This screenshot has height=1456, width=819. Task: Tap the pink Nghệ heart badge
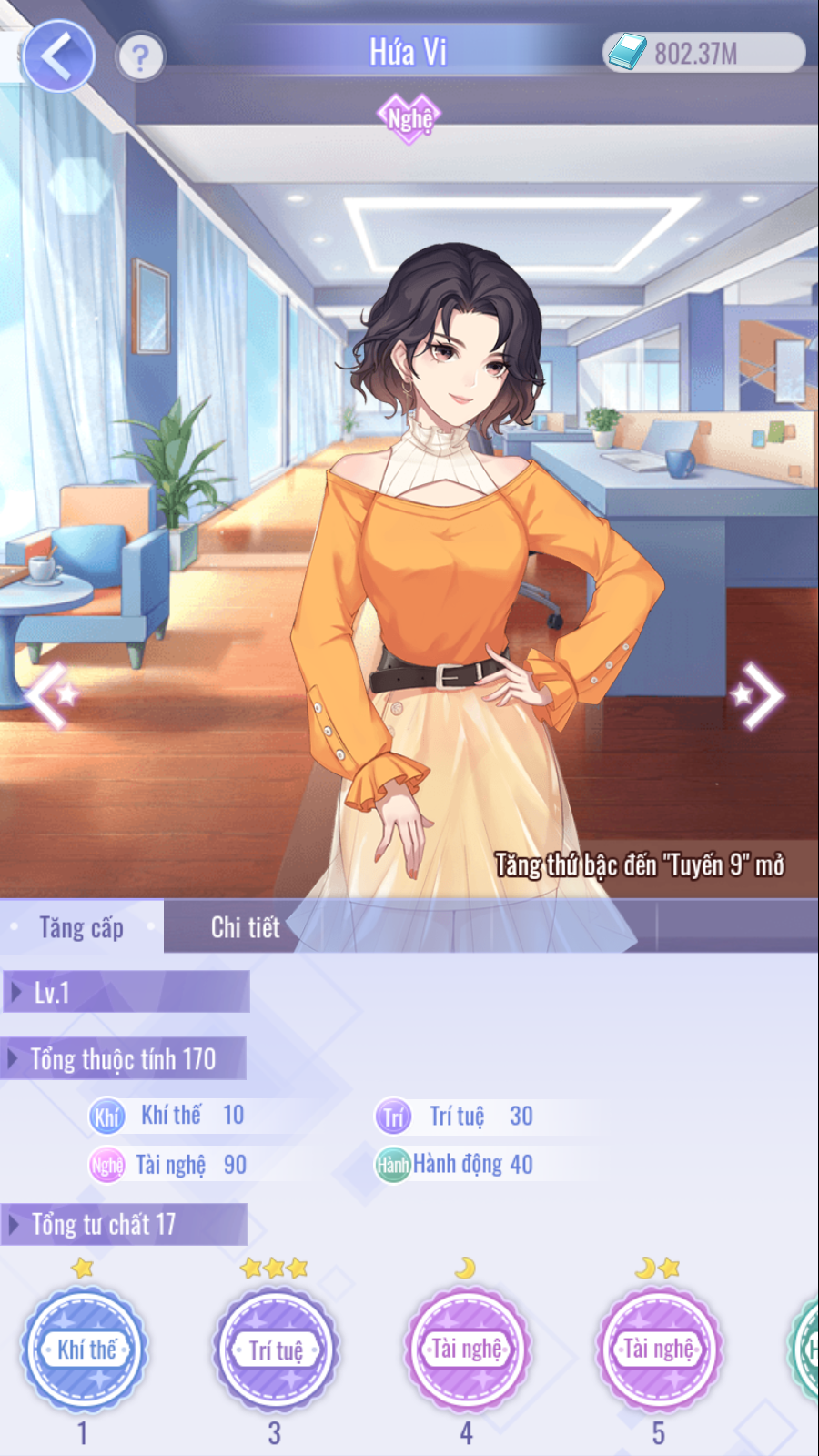(x=409, y=118)
